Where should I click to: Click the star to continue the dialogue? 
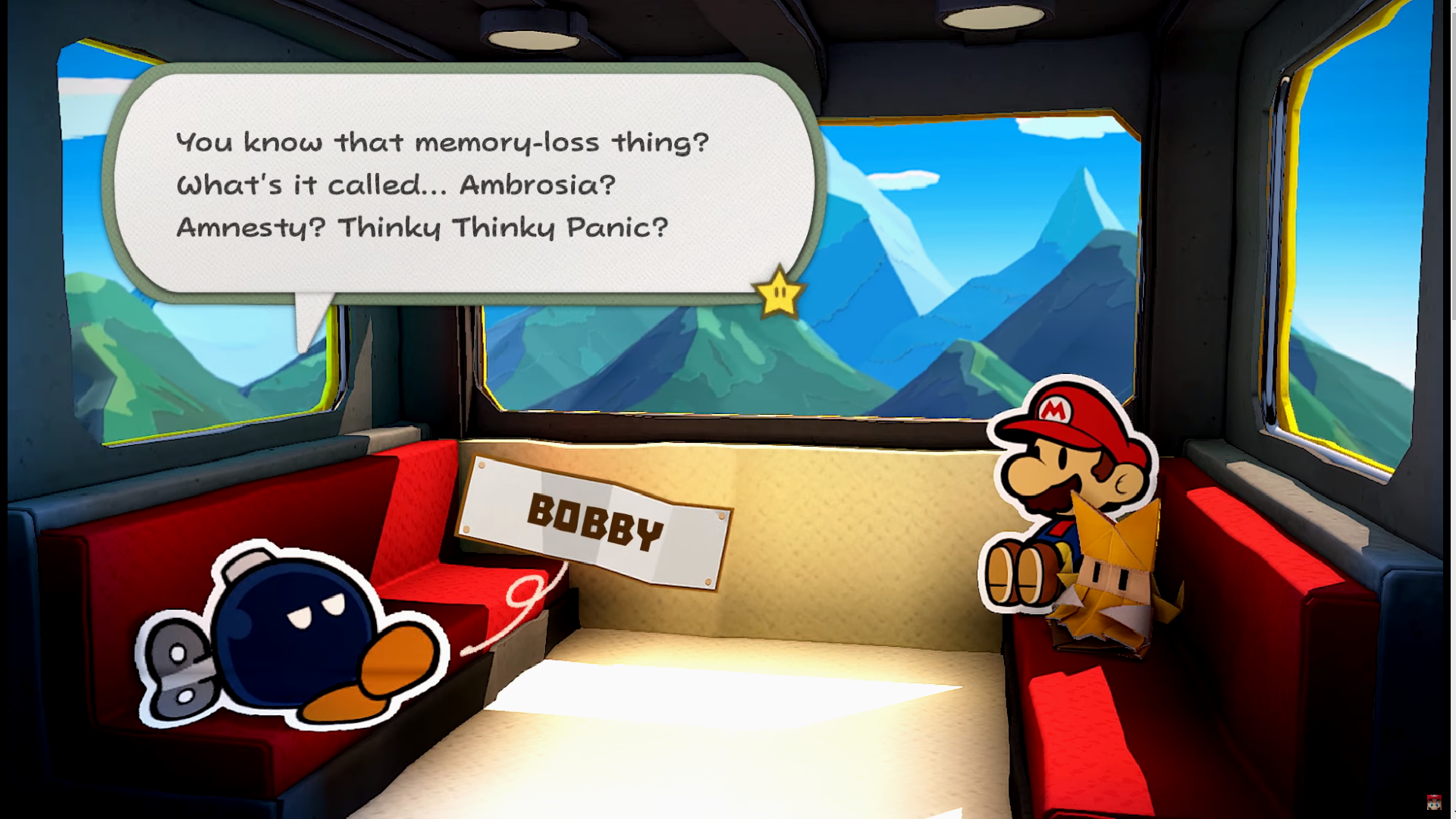(778, 293)
